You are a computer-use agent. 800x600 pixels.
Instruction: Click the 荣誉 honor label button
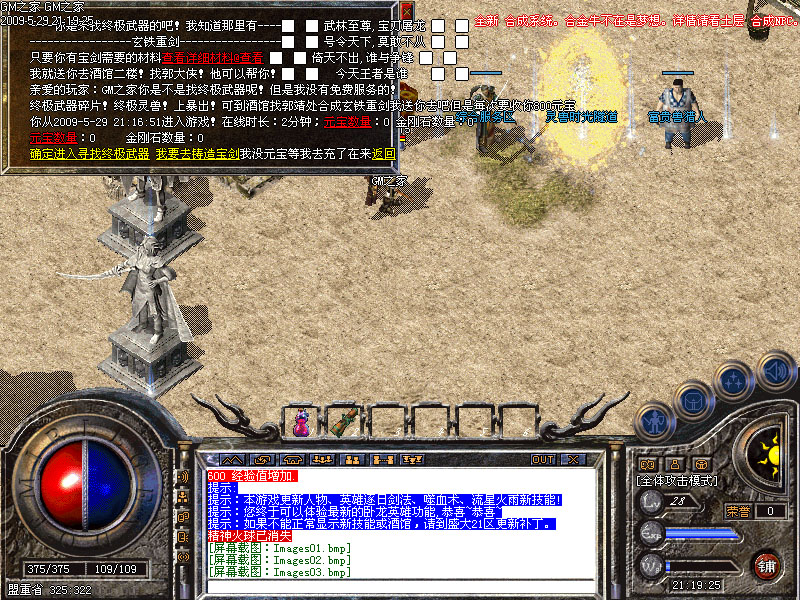[738, 511]
